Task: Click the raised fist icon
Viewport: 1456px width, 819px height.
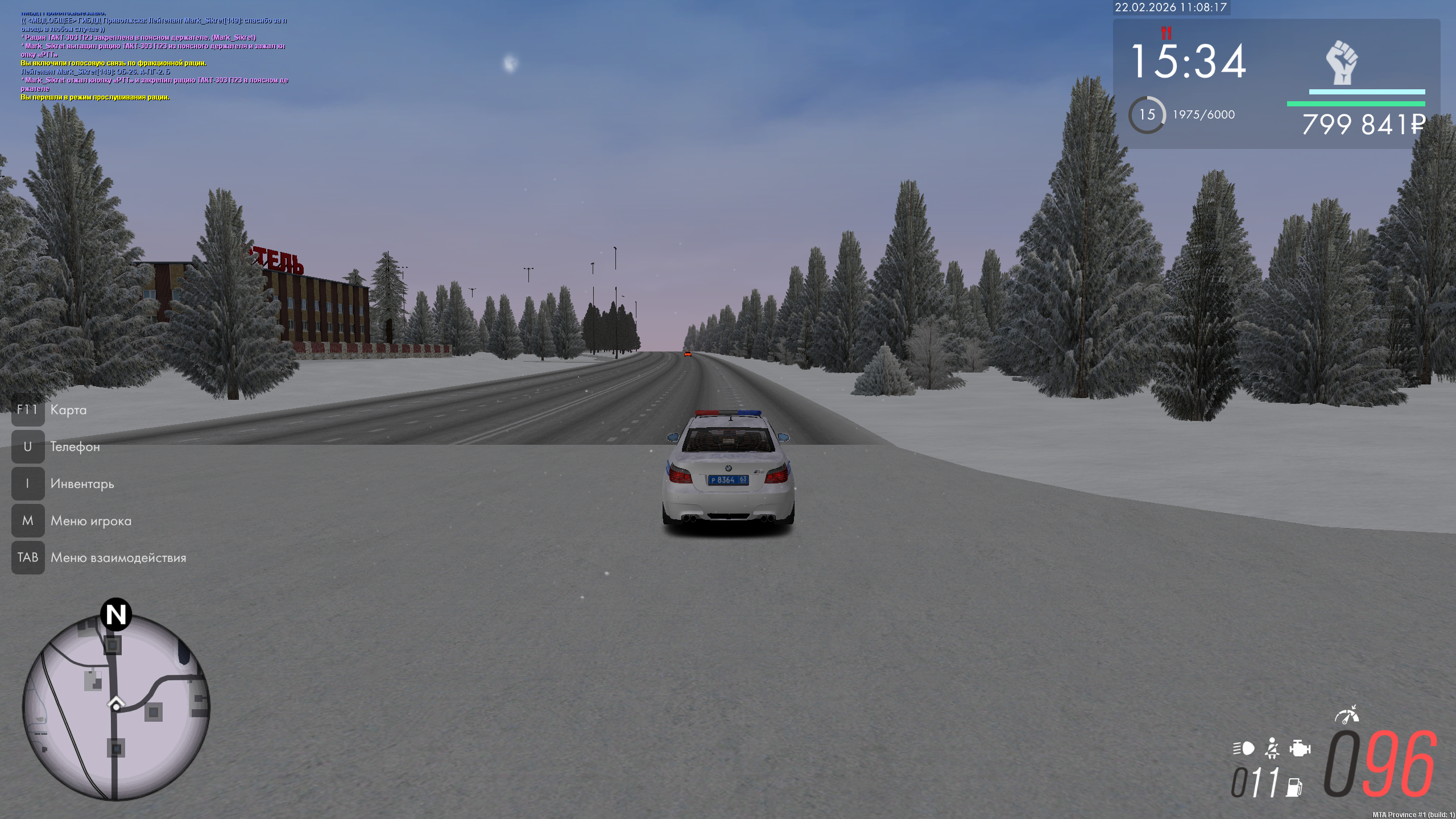Action: point(1342,63)
